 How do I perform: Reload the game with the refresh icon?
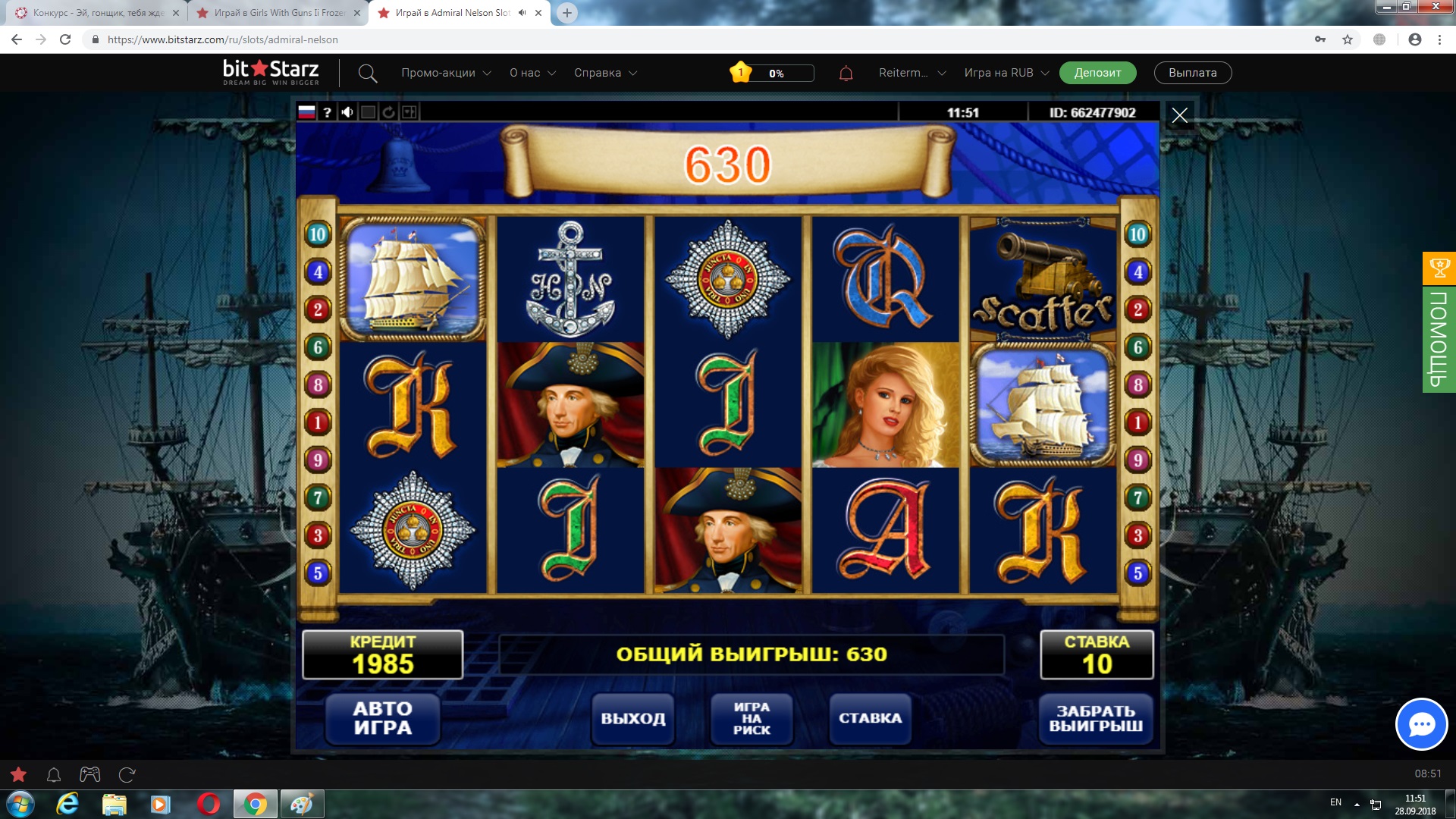[388, 112]
